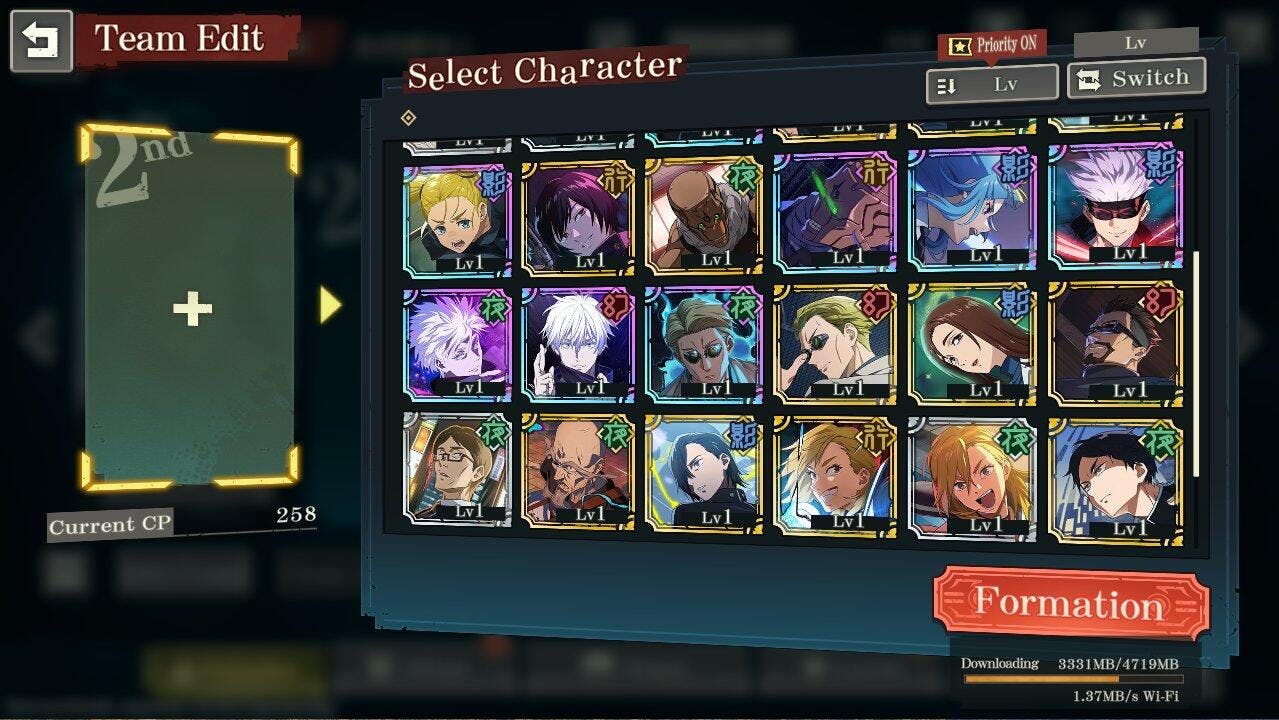Screen dimensions: 1279x720
Task: Select white-haired character with red visor
Action: [1115, 208]
